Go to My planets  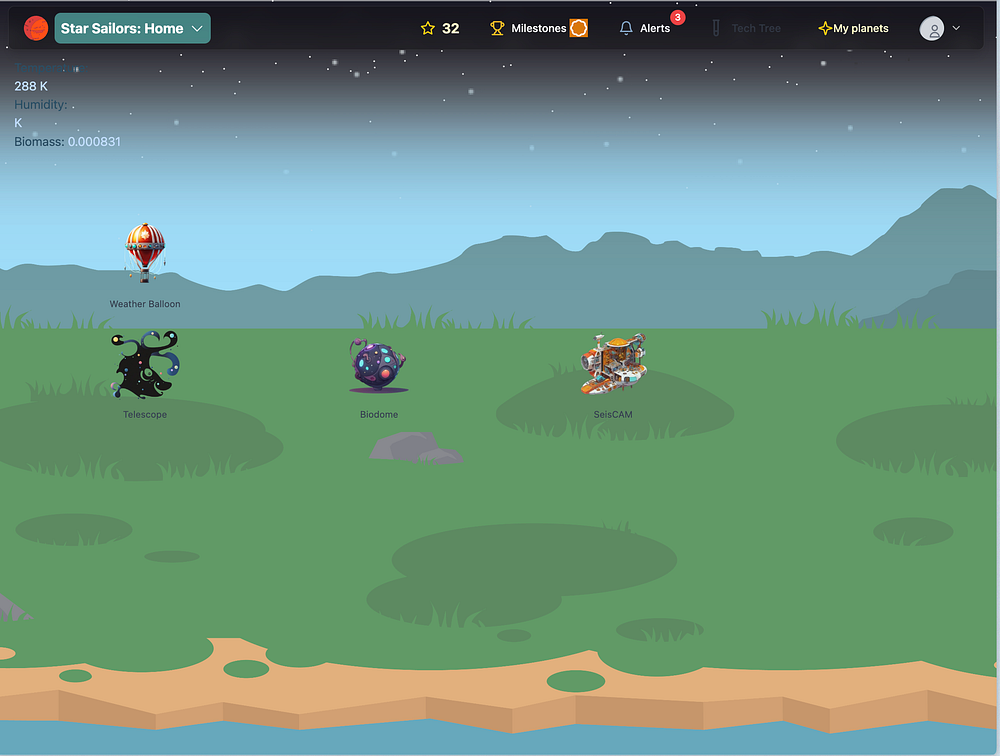click(853, 29)
